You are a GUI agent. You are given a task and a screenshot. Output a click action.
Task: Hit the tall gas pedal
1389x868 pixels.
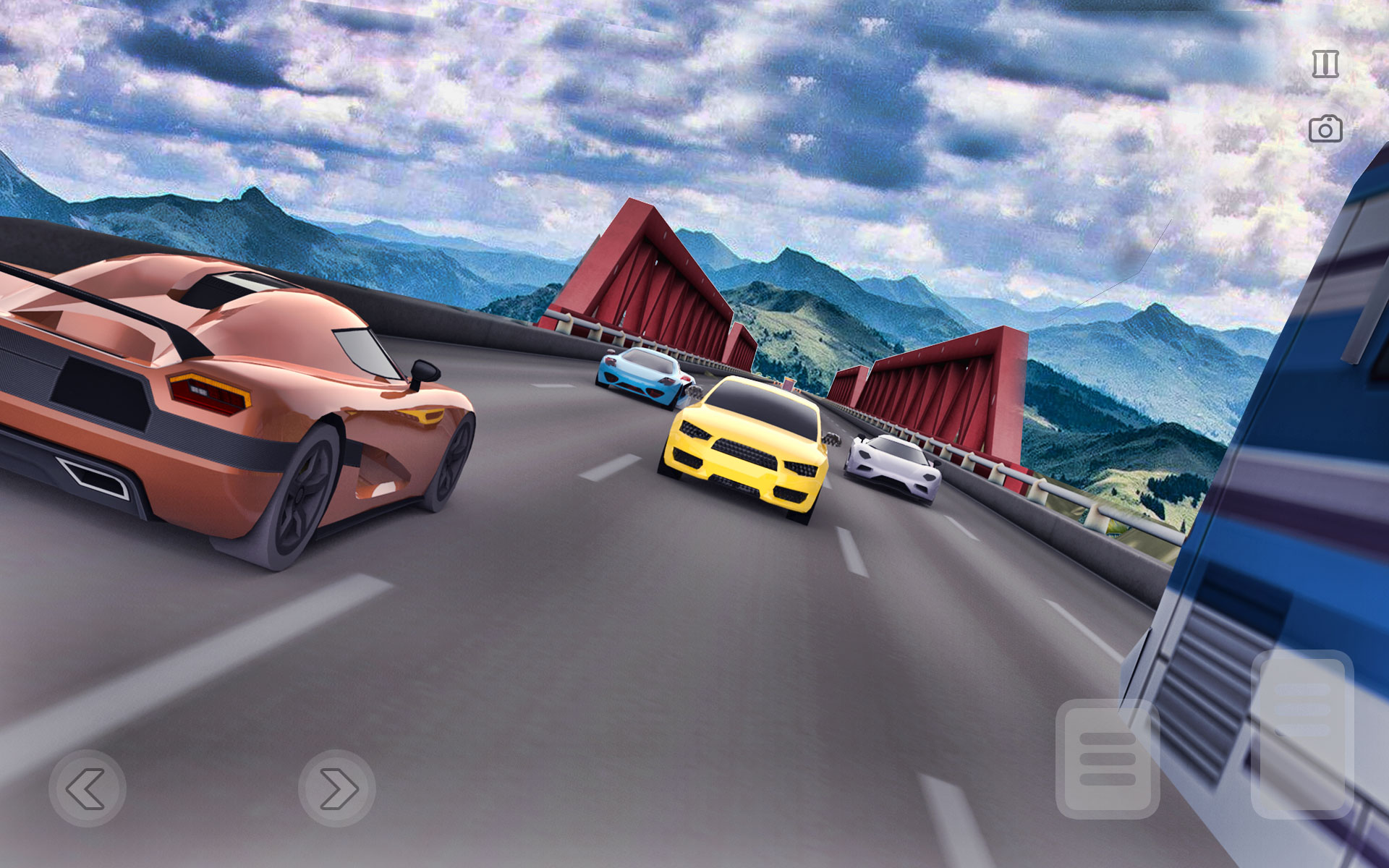point(1302,734)
